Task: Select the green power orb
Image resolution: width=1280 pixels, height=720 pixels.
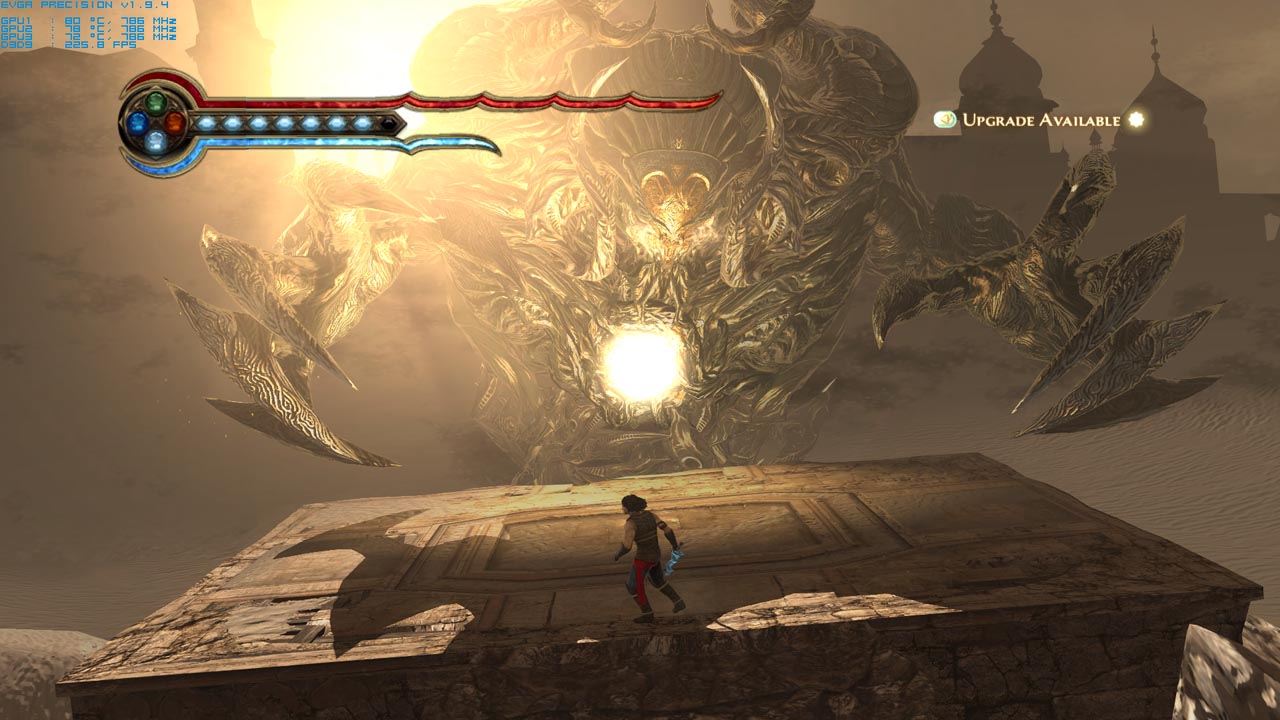Action: point(155,102)
